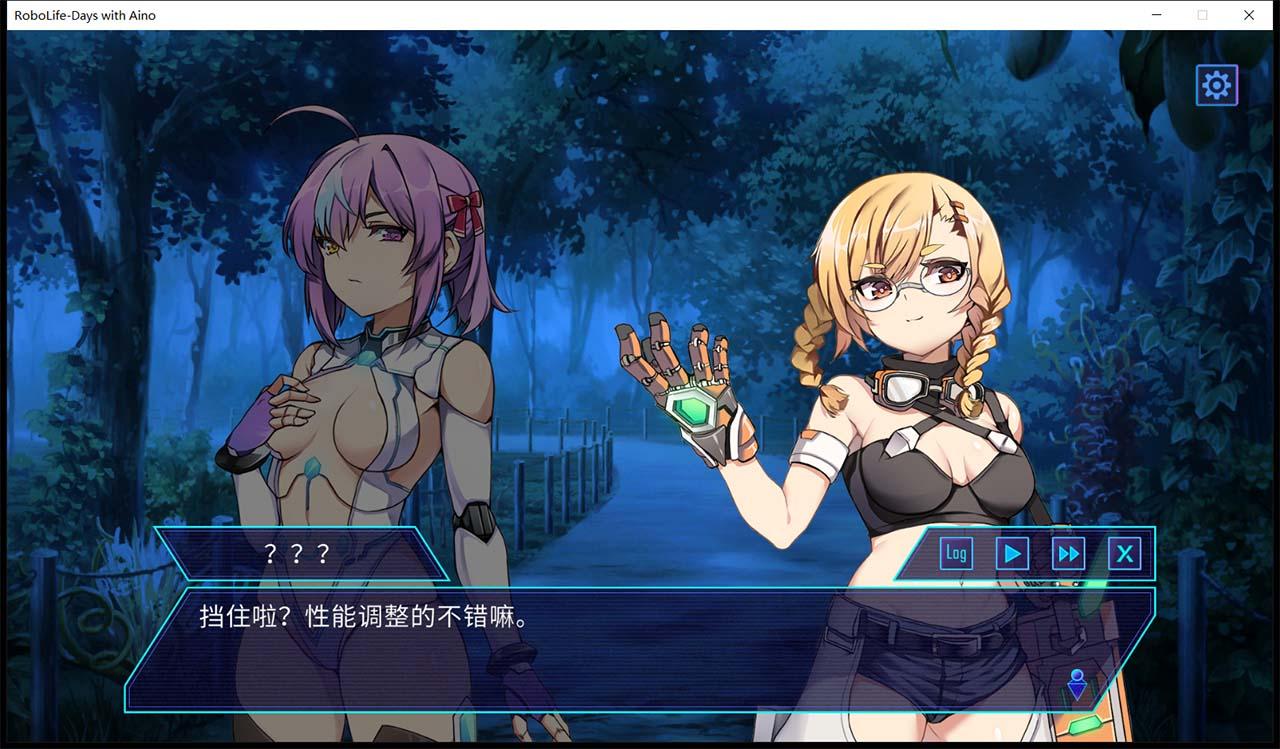Screen dimensions: 1280x749
Task: Minimize the RoboLife game window
Action: 1157,15
